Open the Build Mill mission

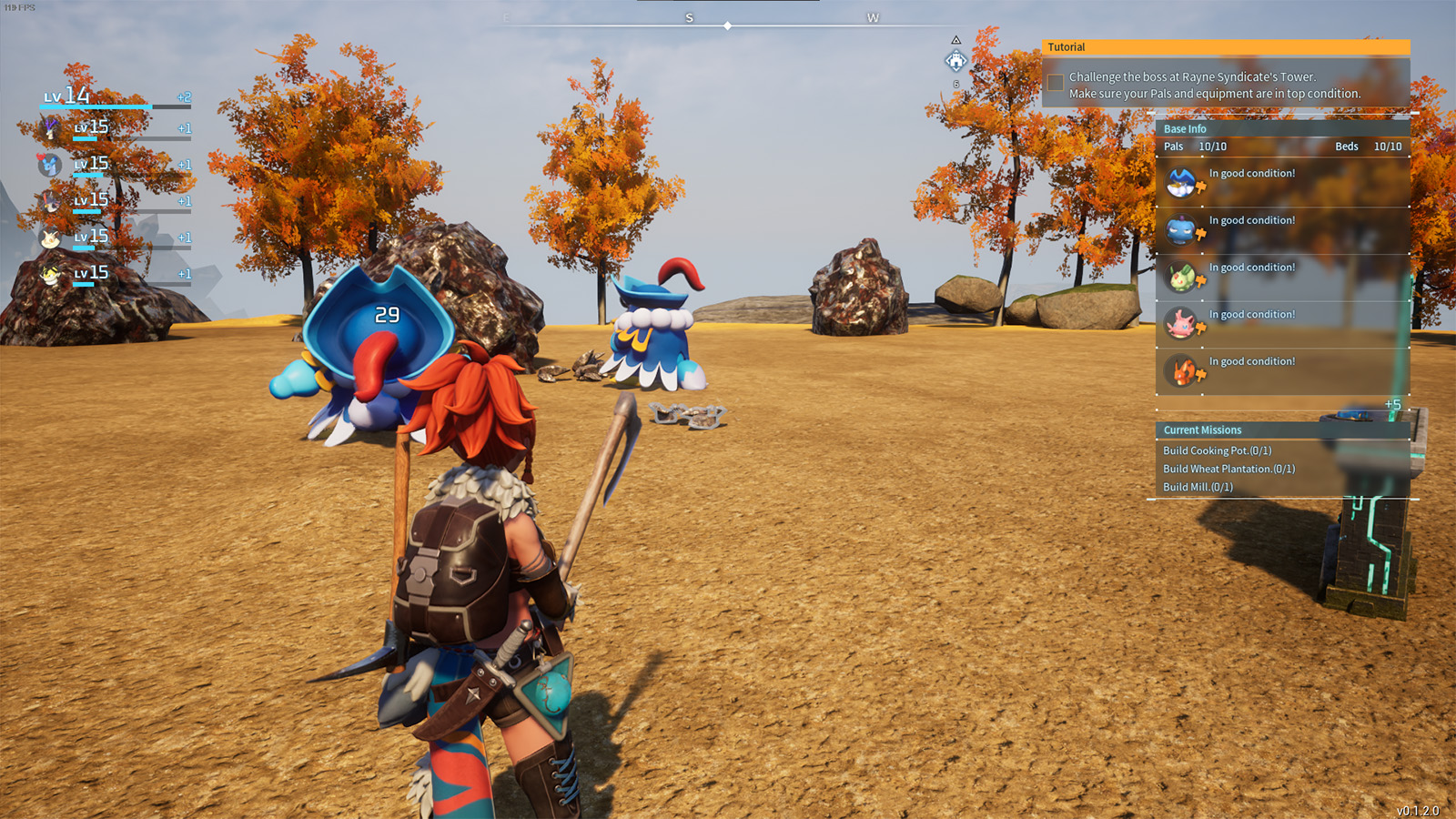coord(1198,487)
